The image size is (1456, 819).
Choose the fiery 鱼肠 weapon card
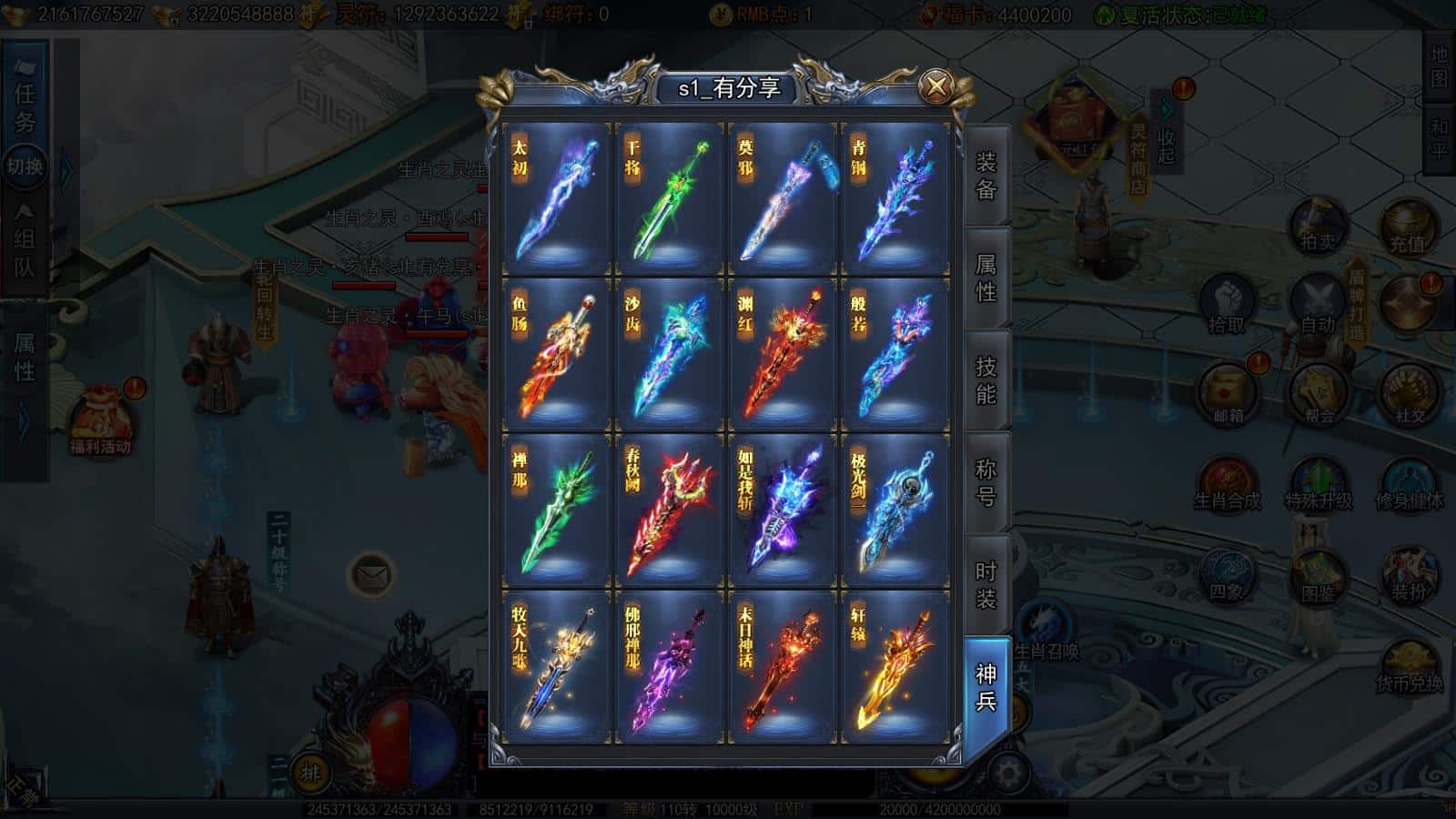[556, 355]
